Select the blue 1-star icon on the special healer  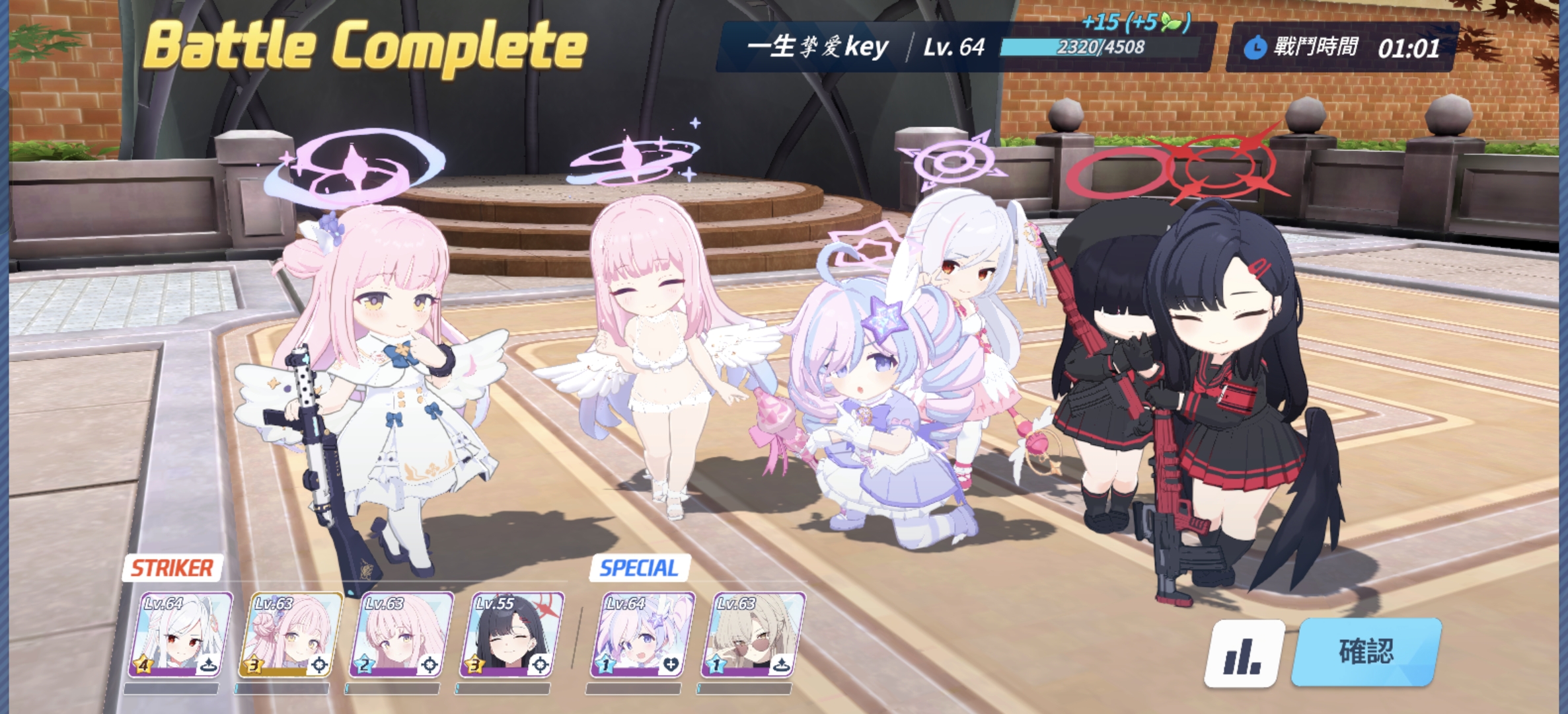click(x=605, y=665)
